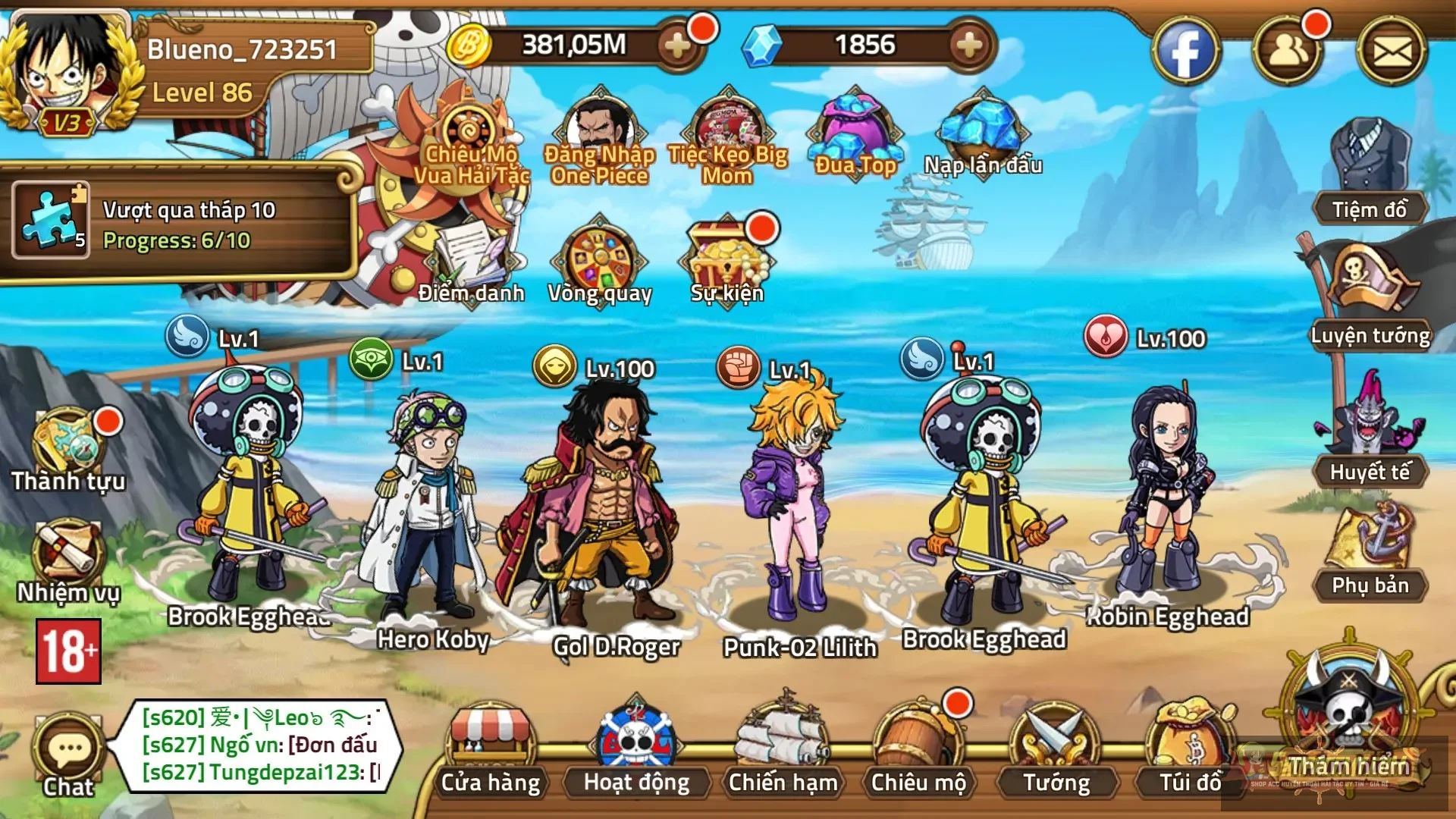1456x819 pixels.
Task: Open the Vòng quay lucky wheel
Action: pos(600,262)
